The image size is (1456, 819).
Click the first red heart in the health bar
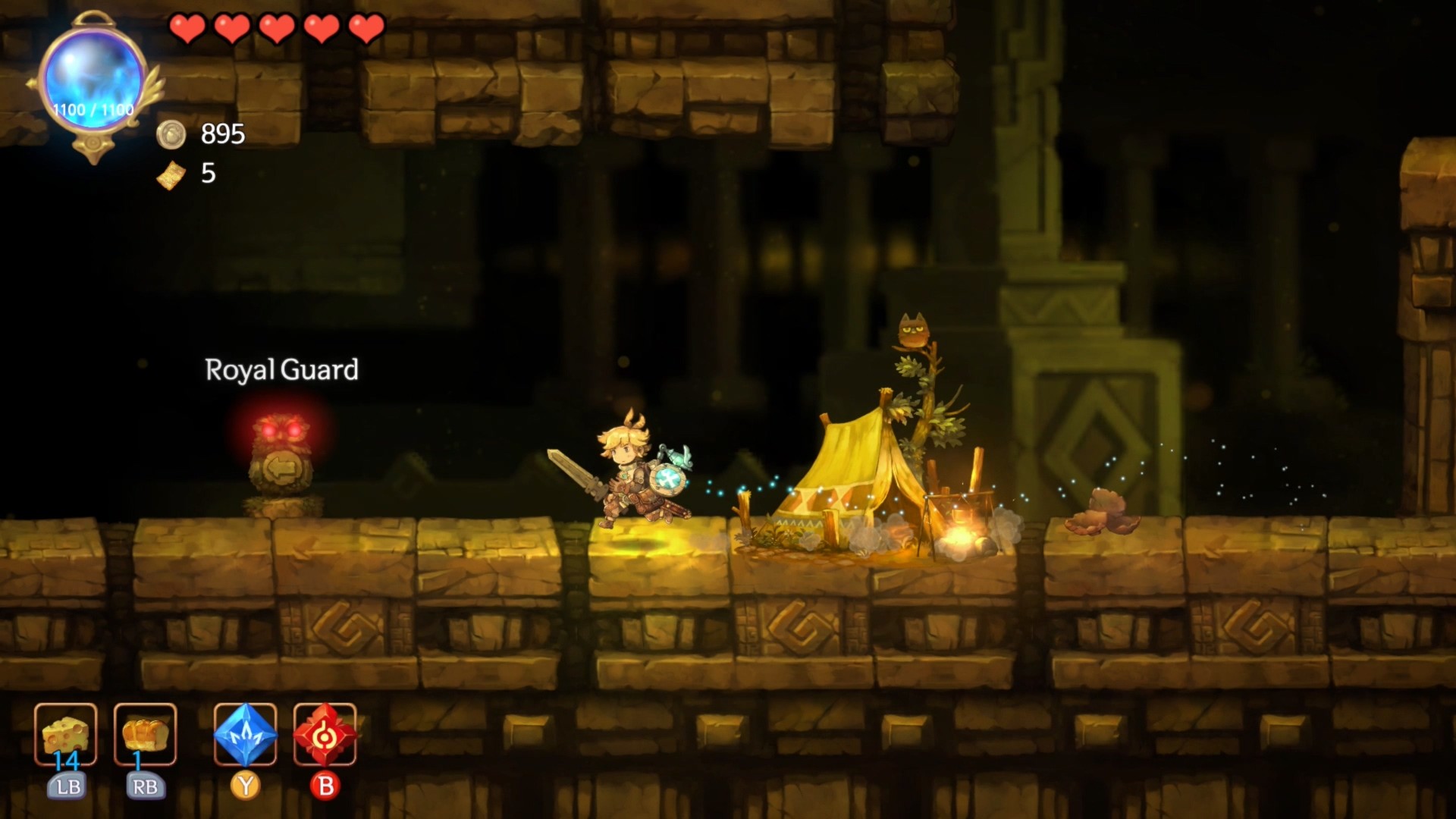188,27
